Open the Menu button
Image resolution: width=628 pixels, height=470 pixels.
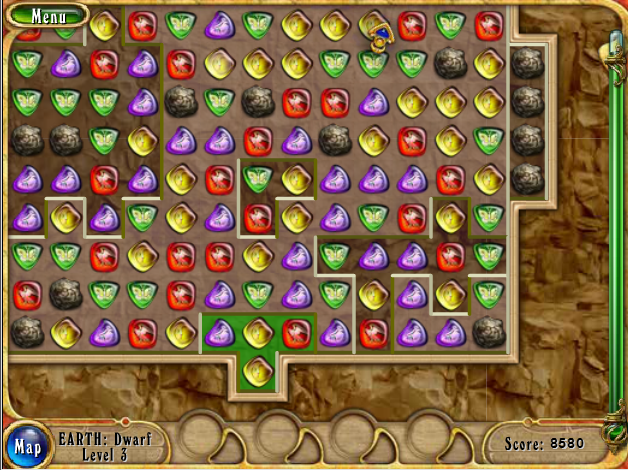(45, 15)
